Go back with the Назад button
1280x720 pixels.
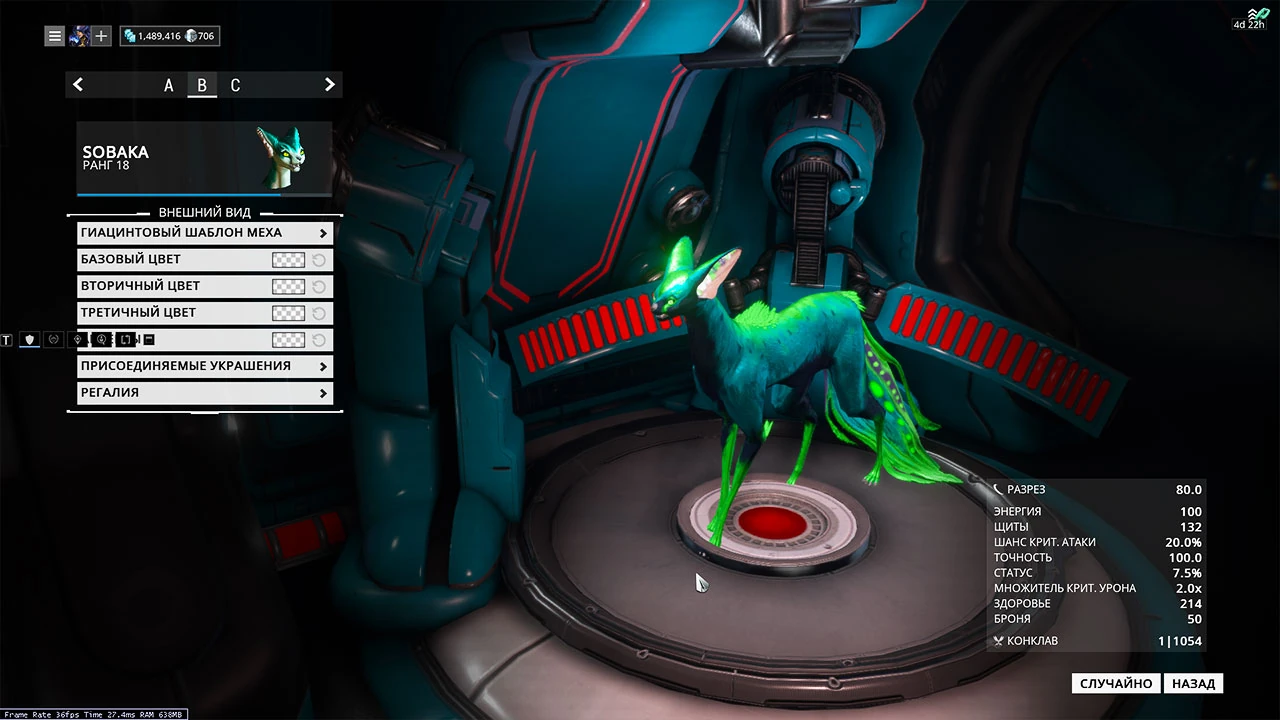pyautogui.click(x=1194, y=684)
